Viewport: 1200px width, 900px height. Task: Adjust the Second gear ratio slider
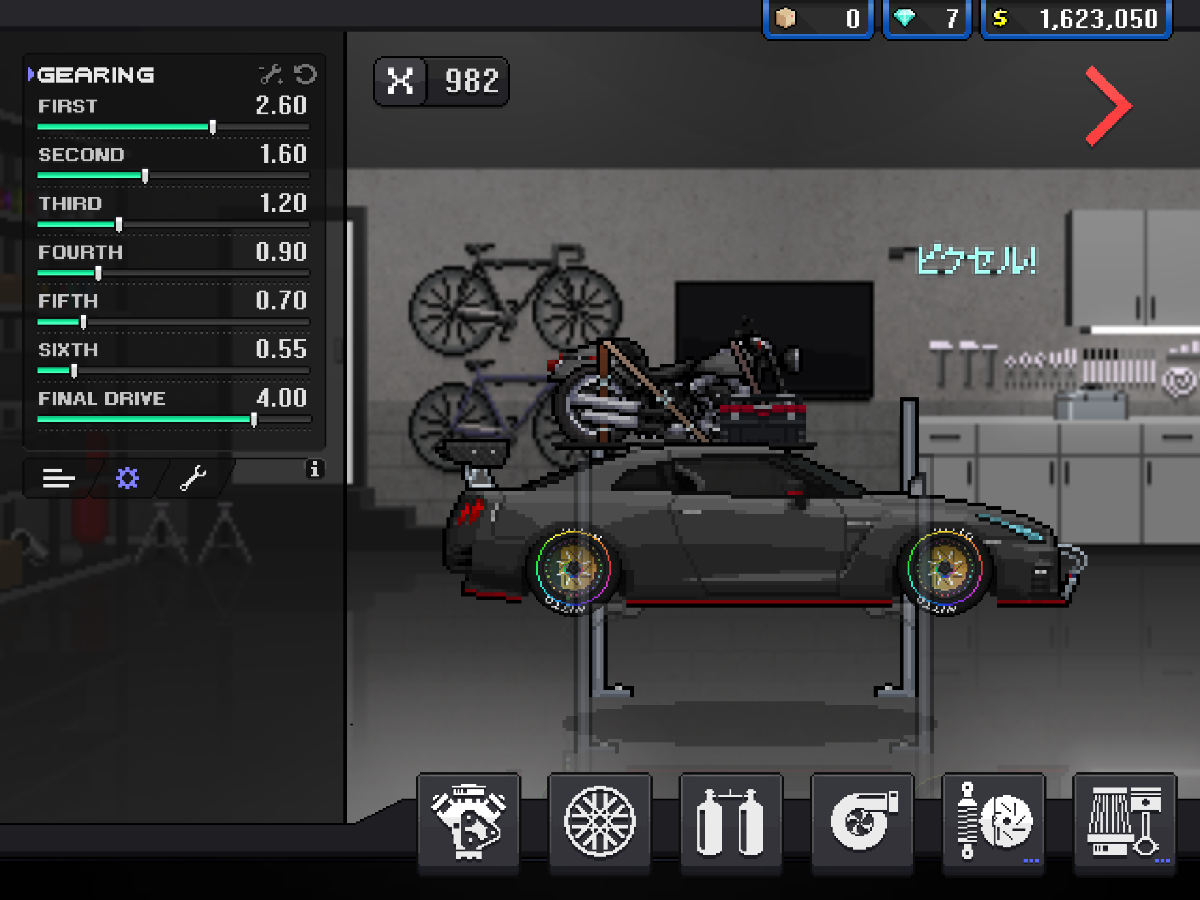[x=145, y=176]
